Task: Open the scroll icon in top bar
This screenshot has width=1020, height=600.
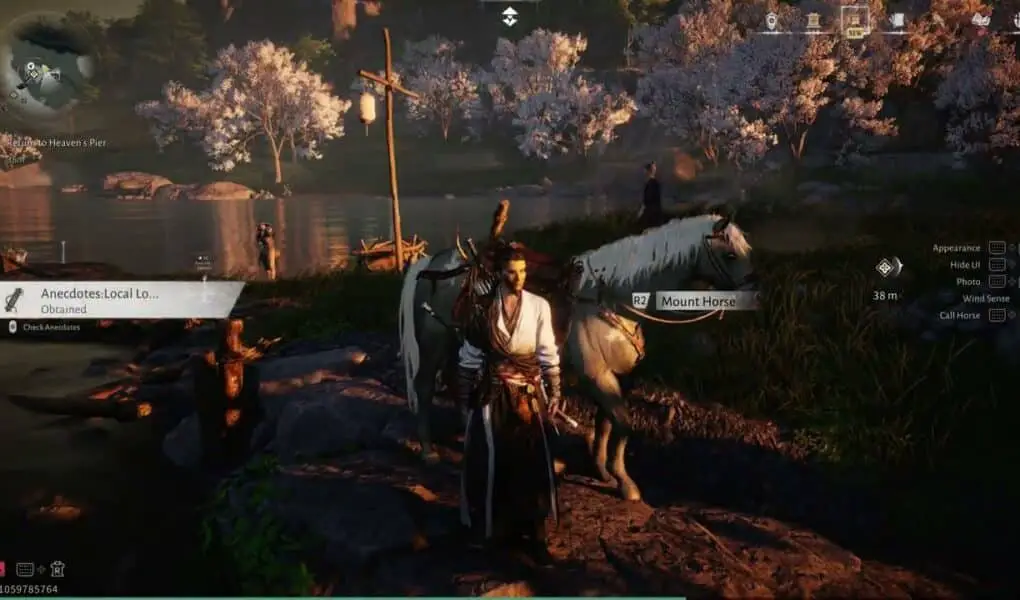Action: pyautogui.click(x=897, y=20)
